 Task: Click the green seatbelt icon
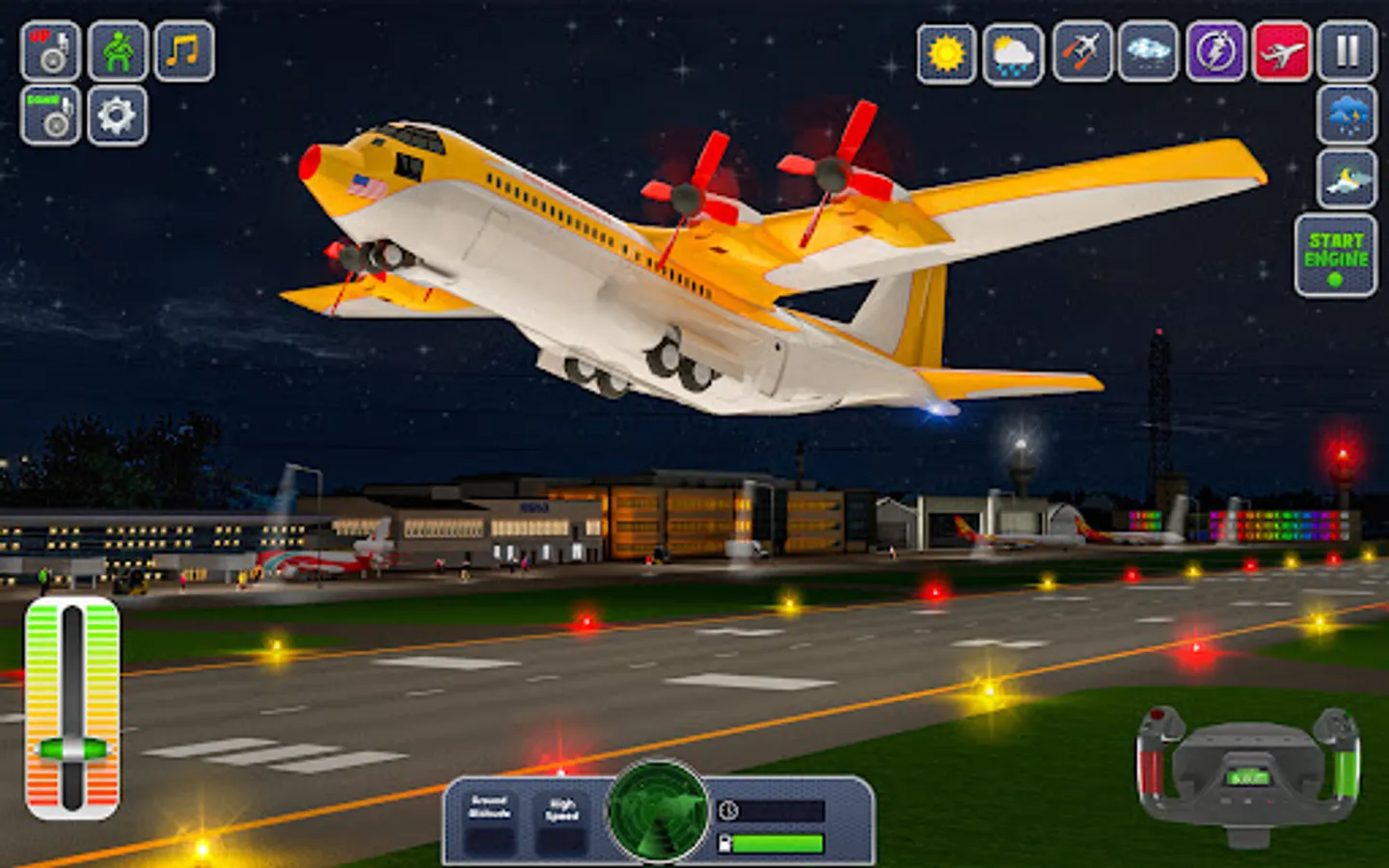coord(116,53)
